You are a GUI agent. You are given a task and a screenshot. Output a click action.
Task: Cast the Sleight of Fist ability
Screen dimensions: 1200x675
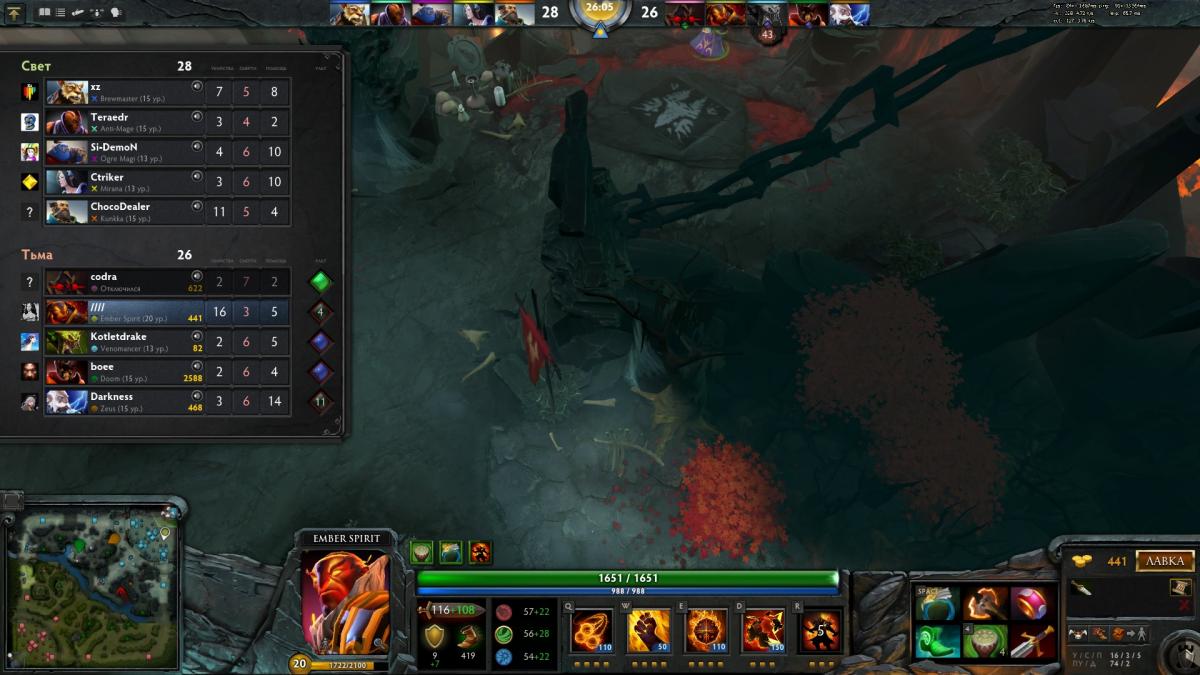pyautogui.click(x=648, y=632)
